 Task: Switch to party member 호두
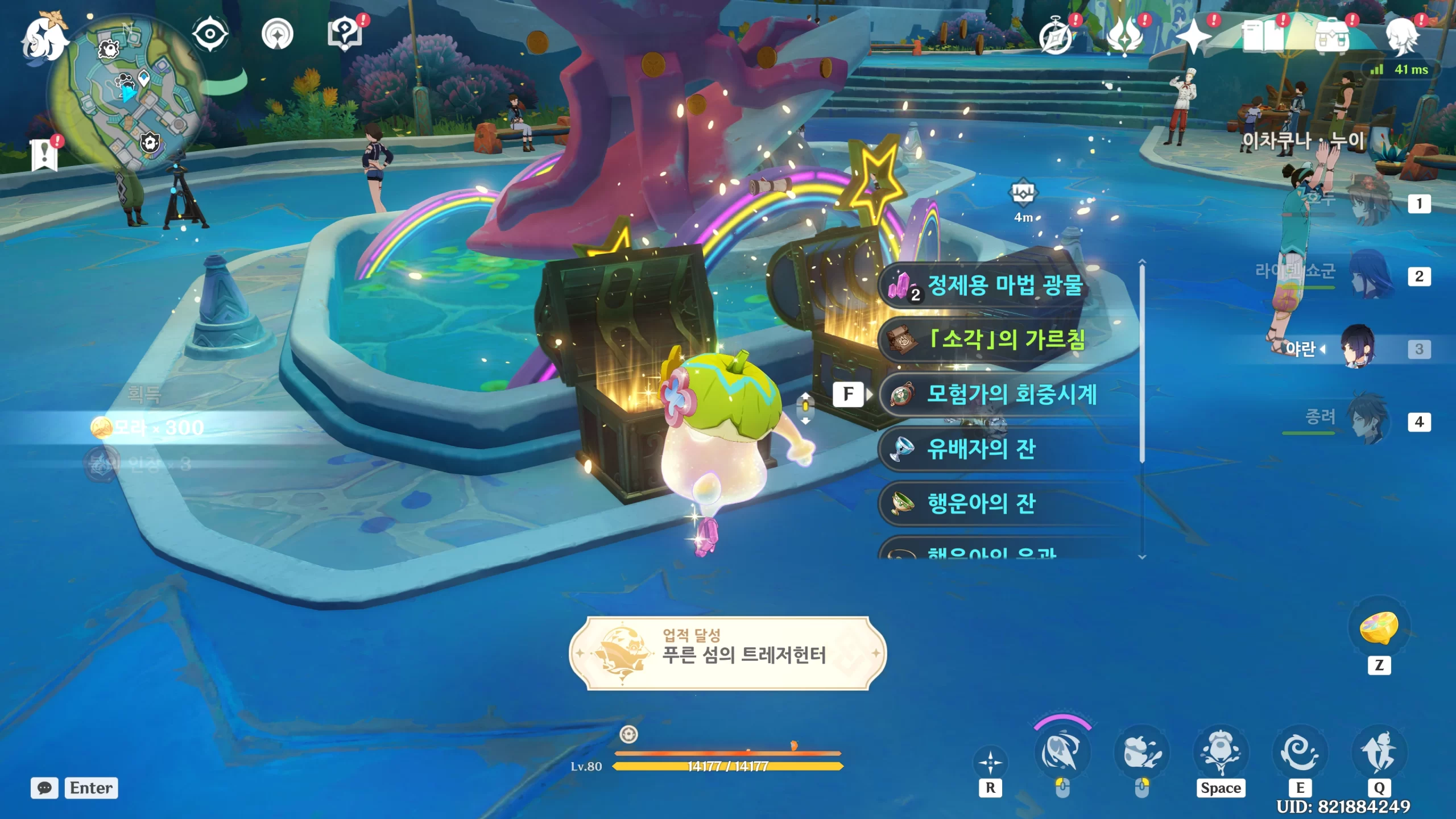(1371, 202)
